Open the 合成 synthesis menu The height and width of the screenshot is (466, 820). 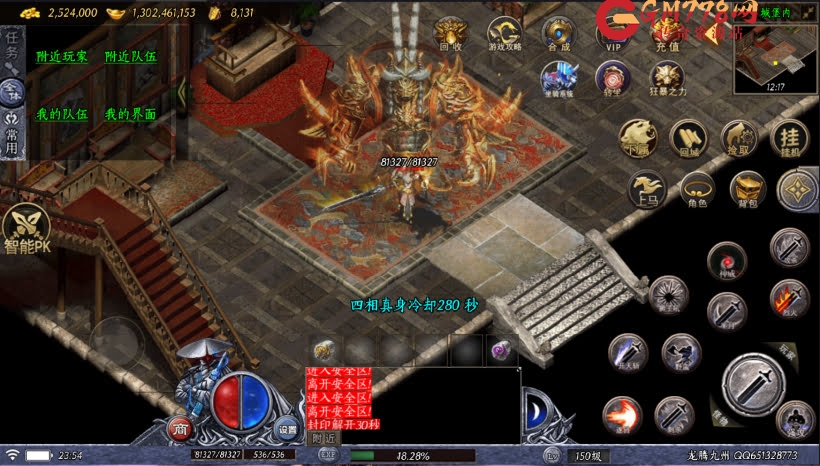558,33
